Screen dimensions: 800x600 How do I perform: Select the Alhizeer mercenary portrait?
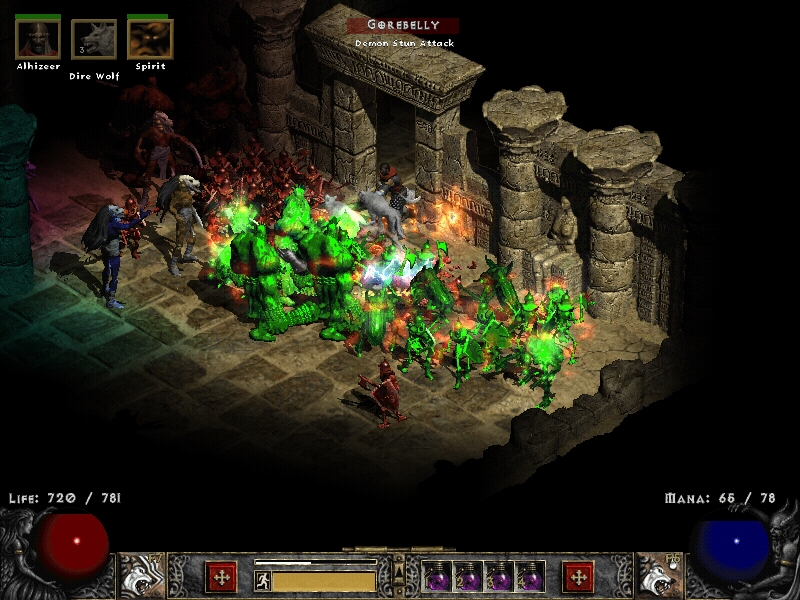[38, 39]
